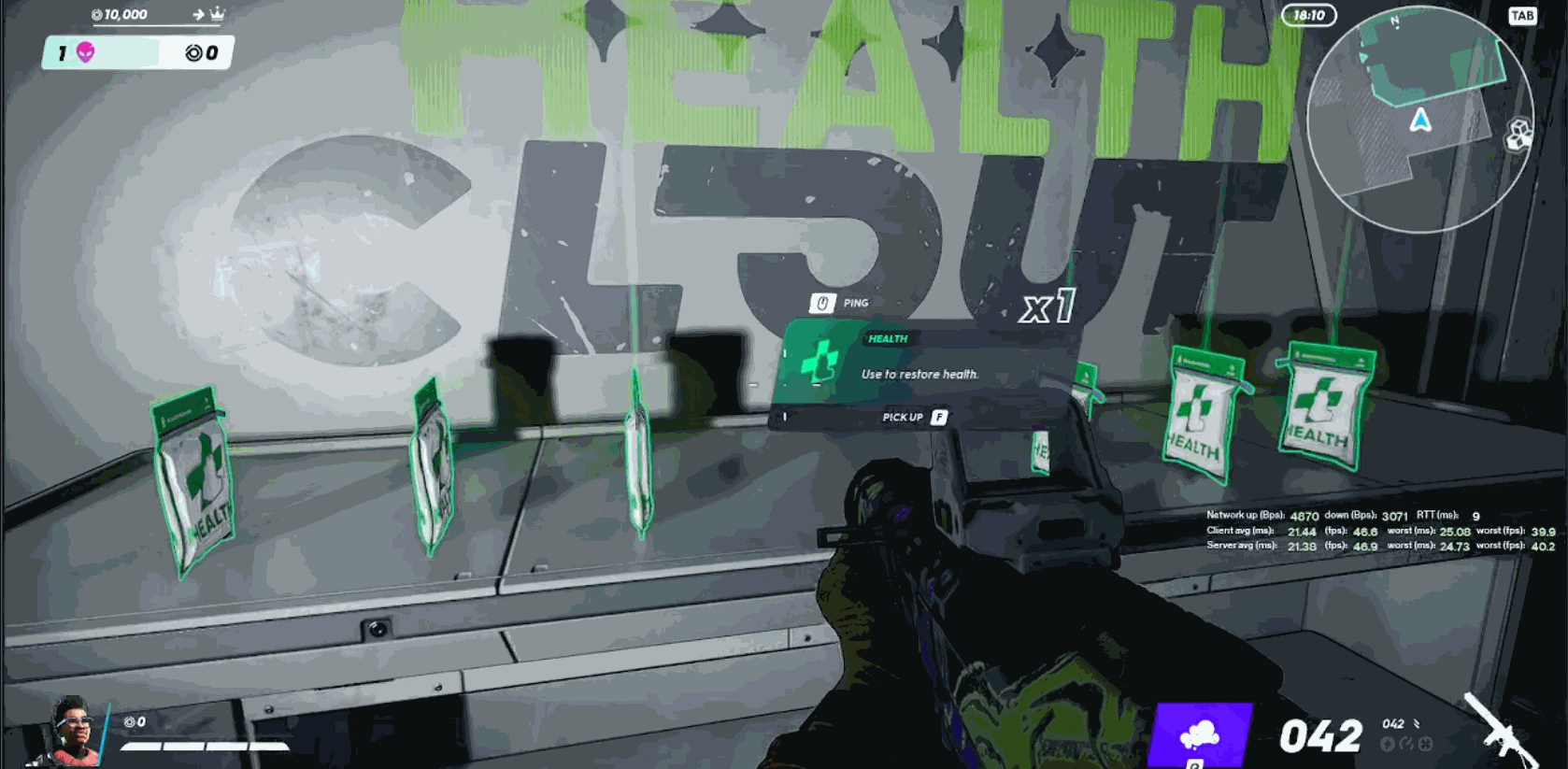Click the weapon silhouette icon in bottom-right
This screenshot has width=1568, height=769.
coord(1503,729)
